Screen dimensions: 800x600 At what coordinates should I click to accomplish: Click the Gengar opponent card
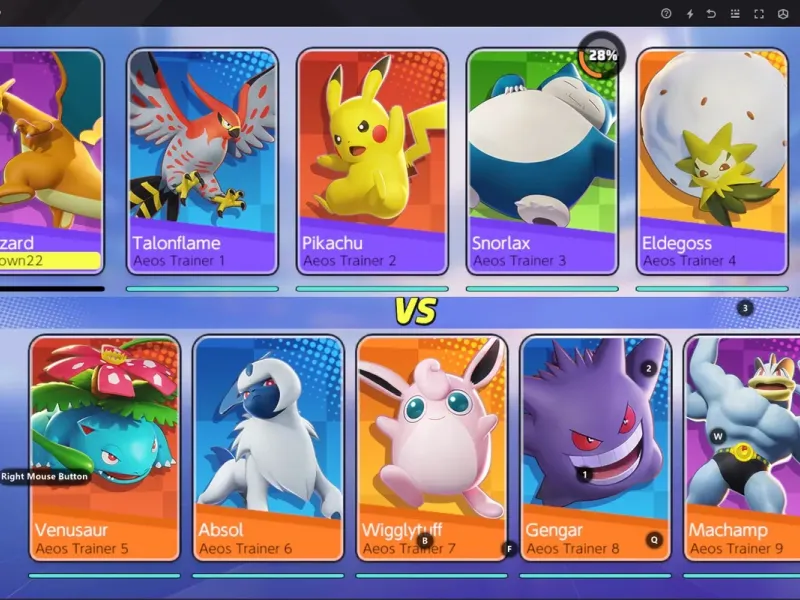[x=596, y=445]
